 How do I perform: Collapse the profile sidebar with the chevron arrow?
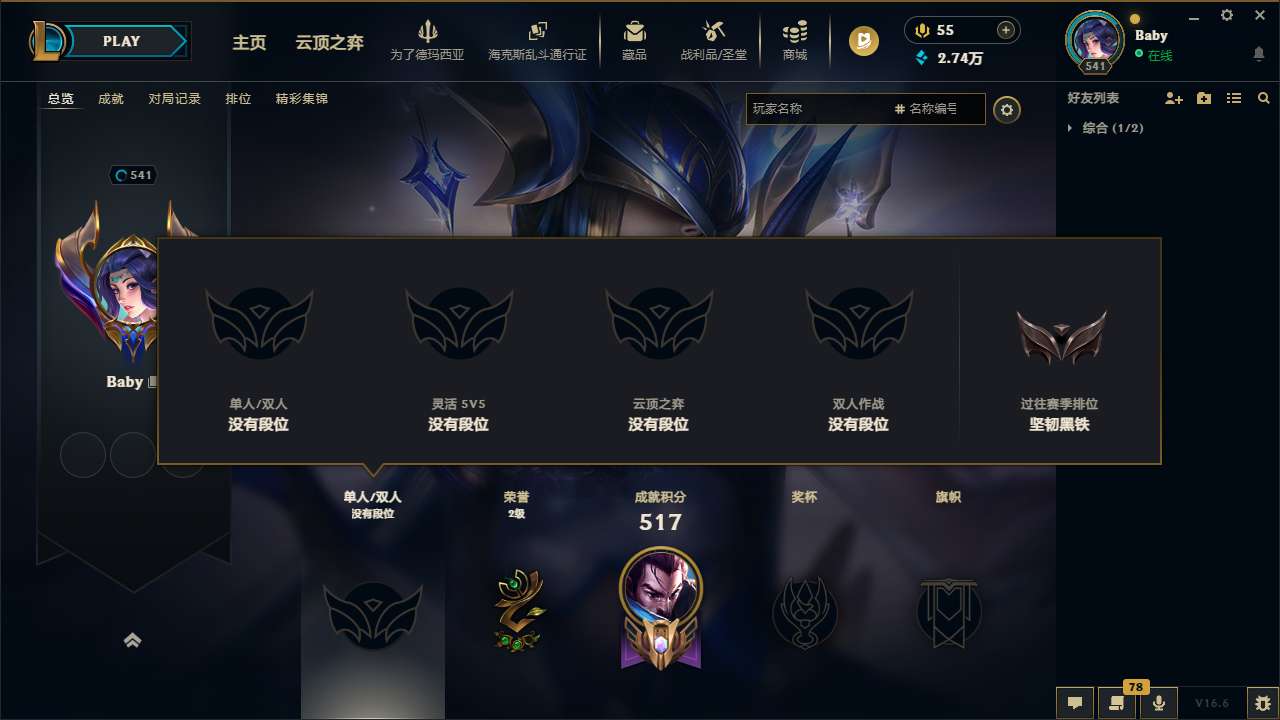[133, 640]
